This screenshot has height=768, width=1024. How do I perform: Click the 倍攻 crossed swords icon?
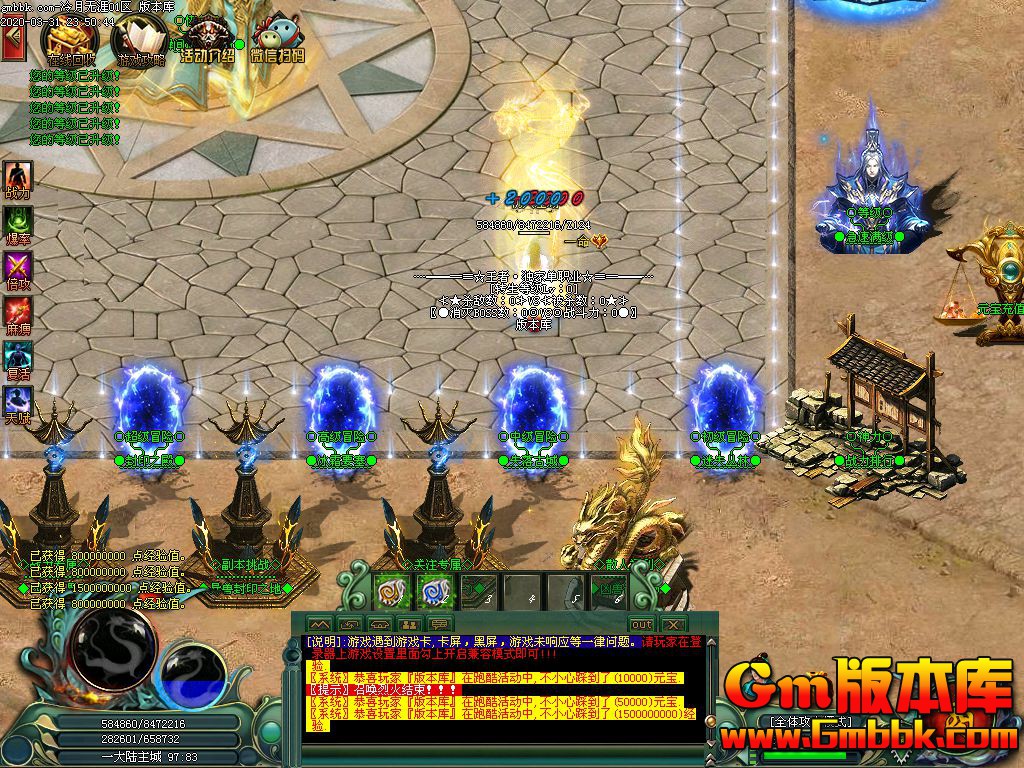pos(18,268)
